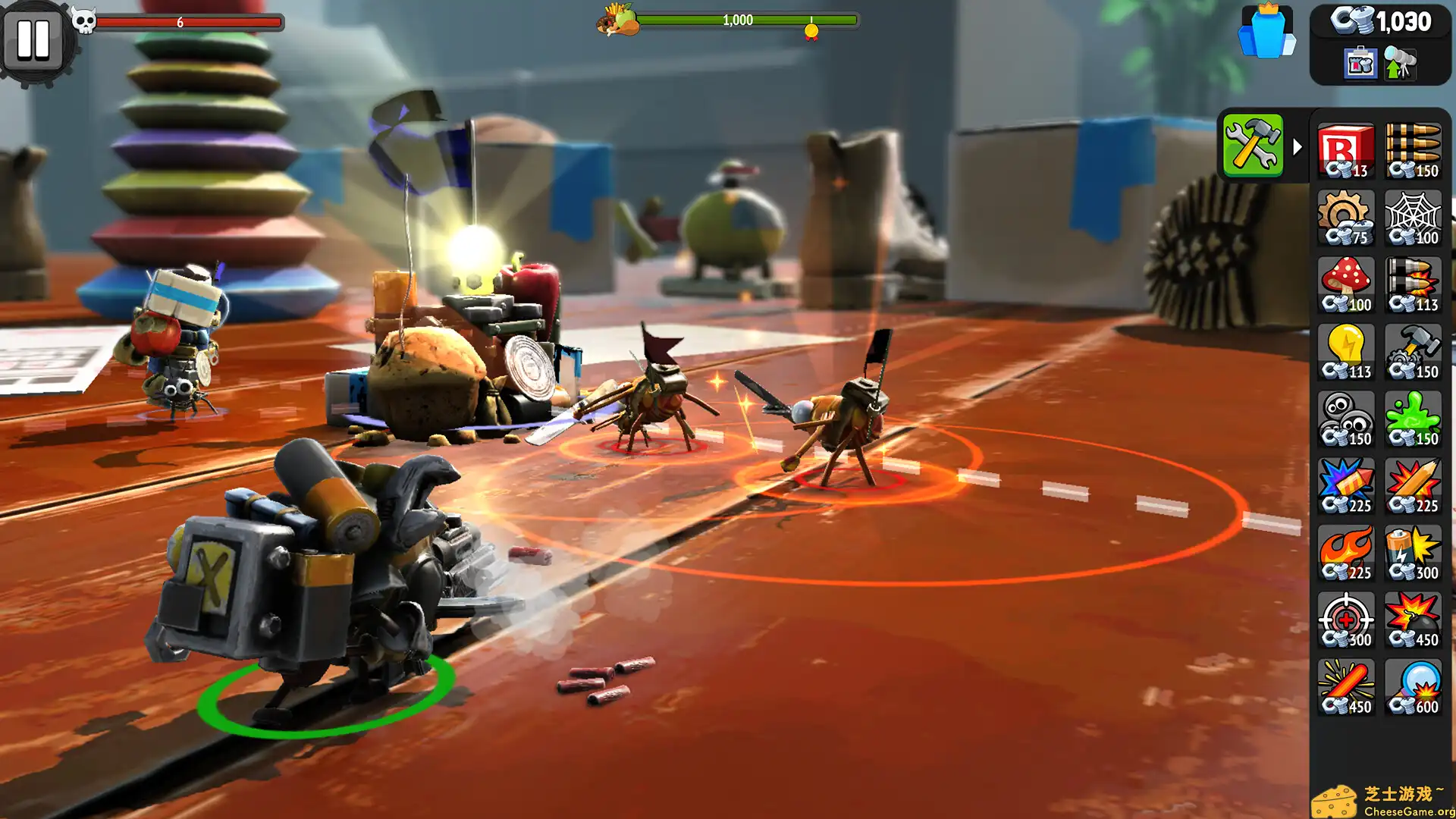Open the telescope upgrade panel
1456x819 pixels.
pos(1401,64)
